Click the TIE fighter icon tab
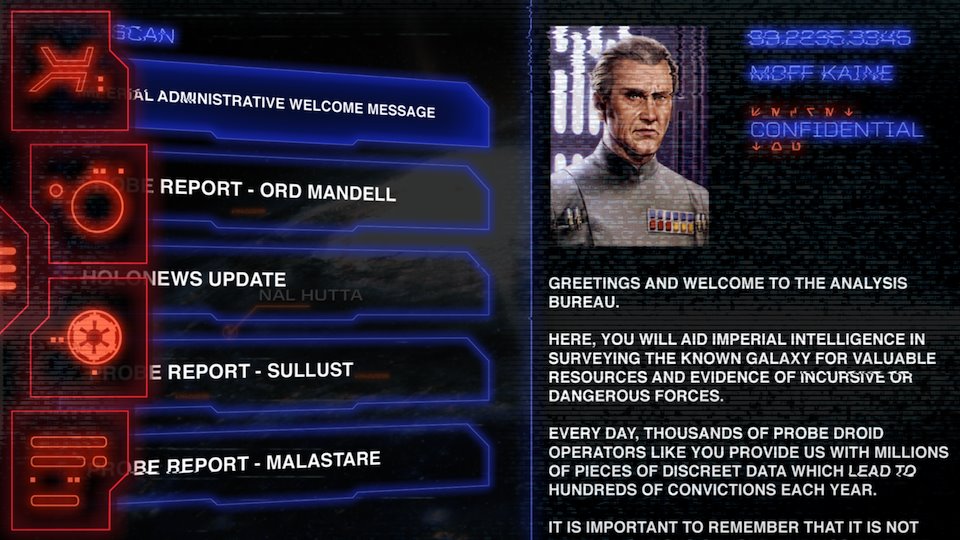This screenshot has height=540, width=960. pos(66,72)
